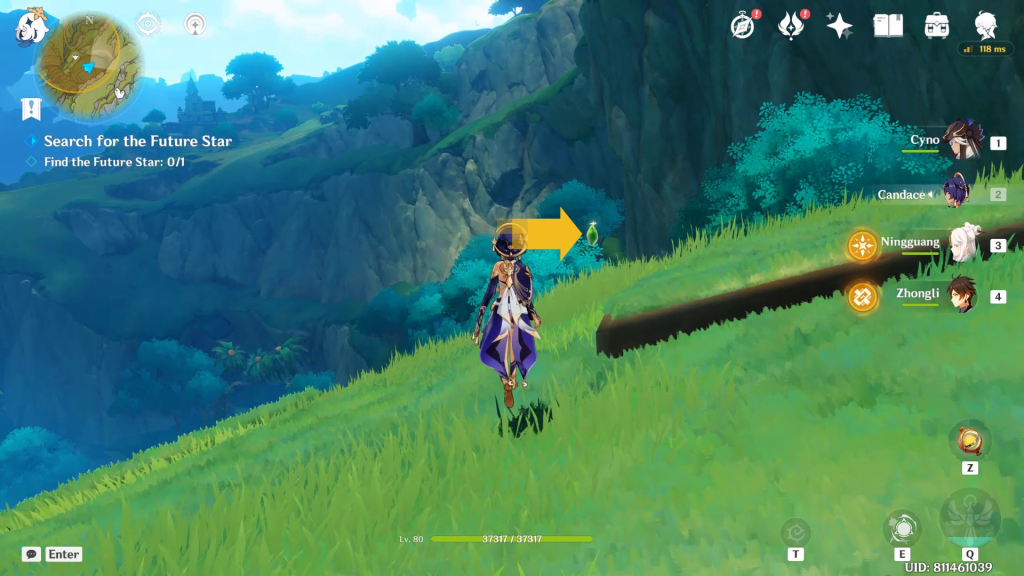Switch to Zhongli in the party

click(962, 296)
